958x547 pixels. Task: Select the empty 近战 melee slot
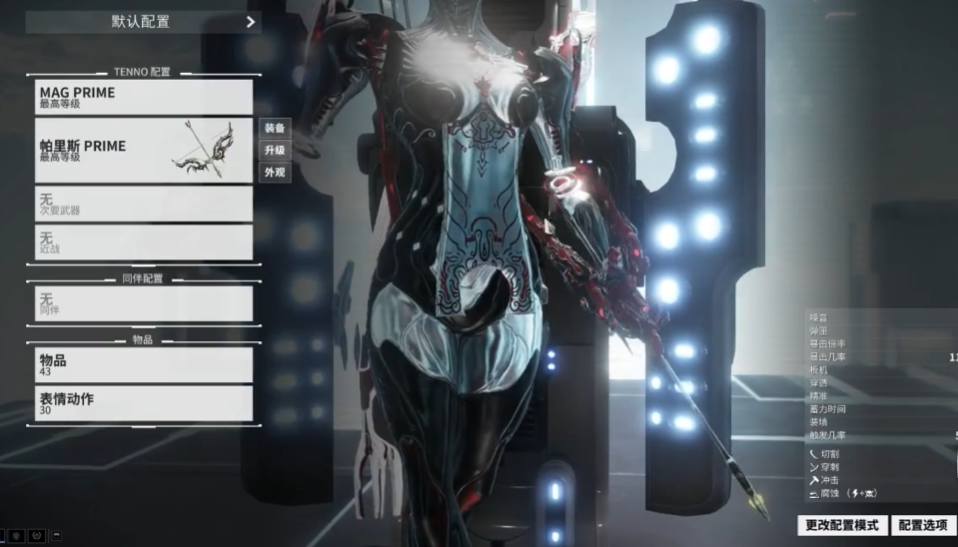144,242
